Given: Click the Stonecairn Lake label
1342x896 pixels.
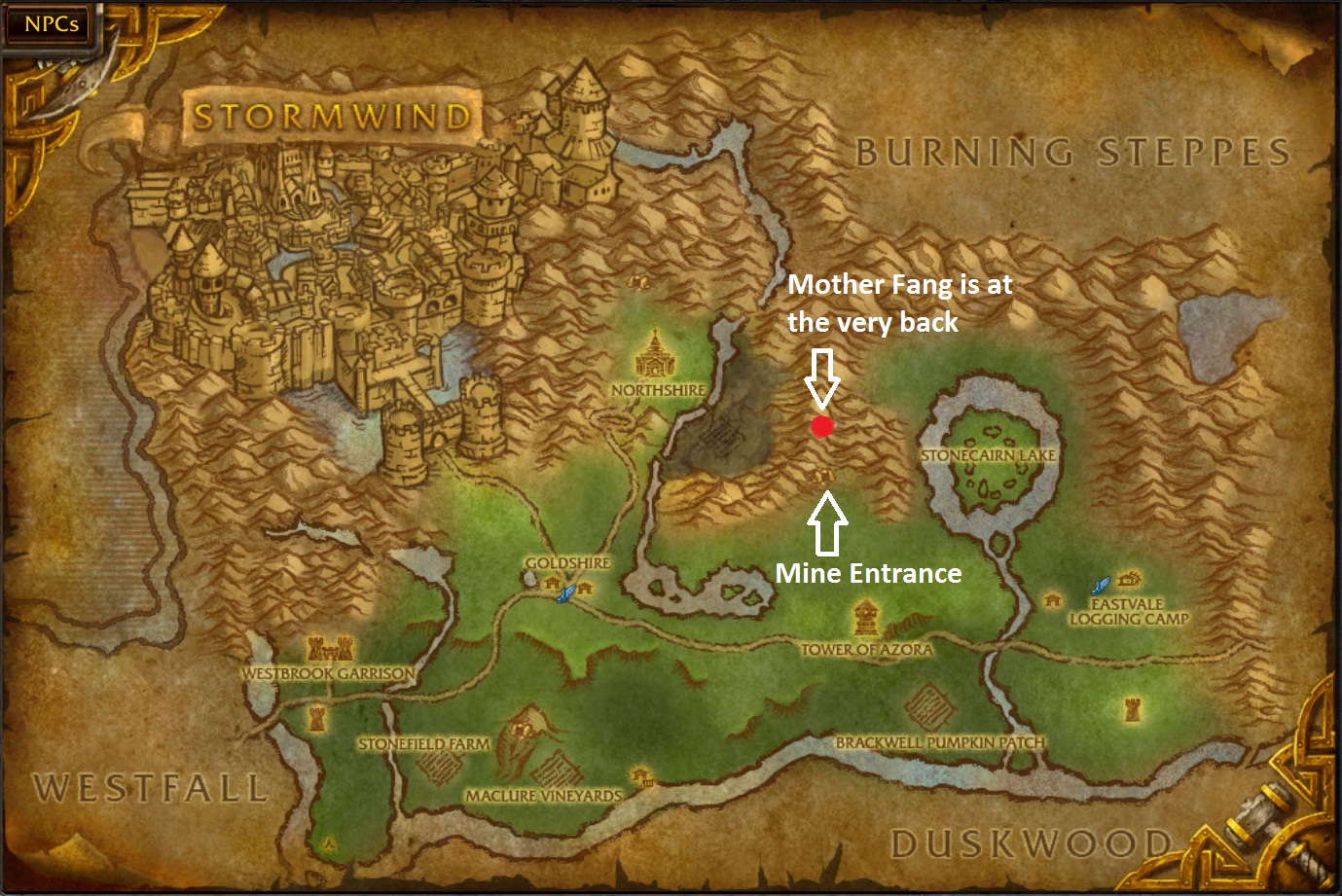Looking at the screenshot, I should 989,452.
